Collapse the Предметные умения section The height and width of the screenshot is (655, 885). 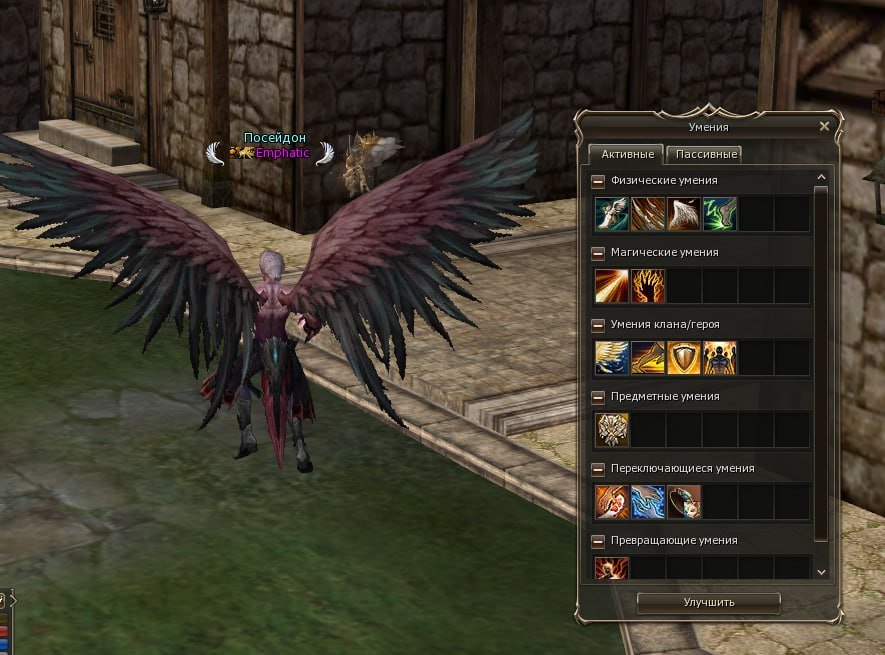tap(598, 397)
